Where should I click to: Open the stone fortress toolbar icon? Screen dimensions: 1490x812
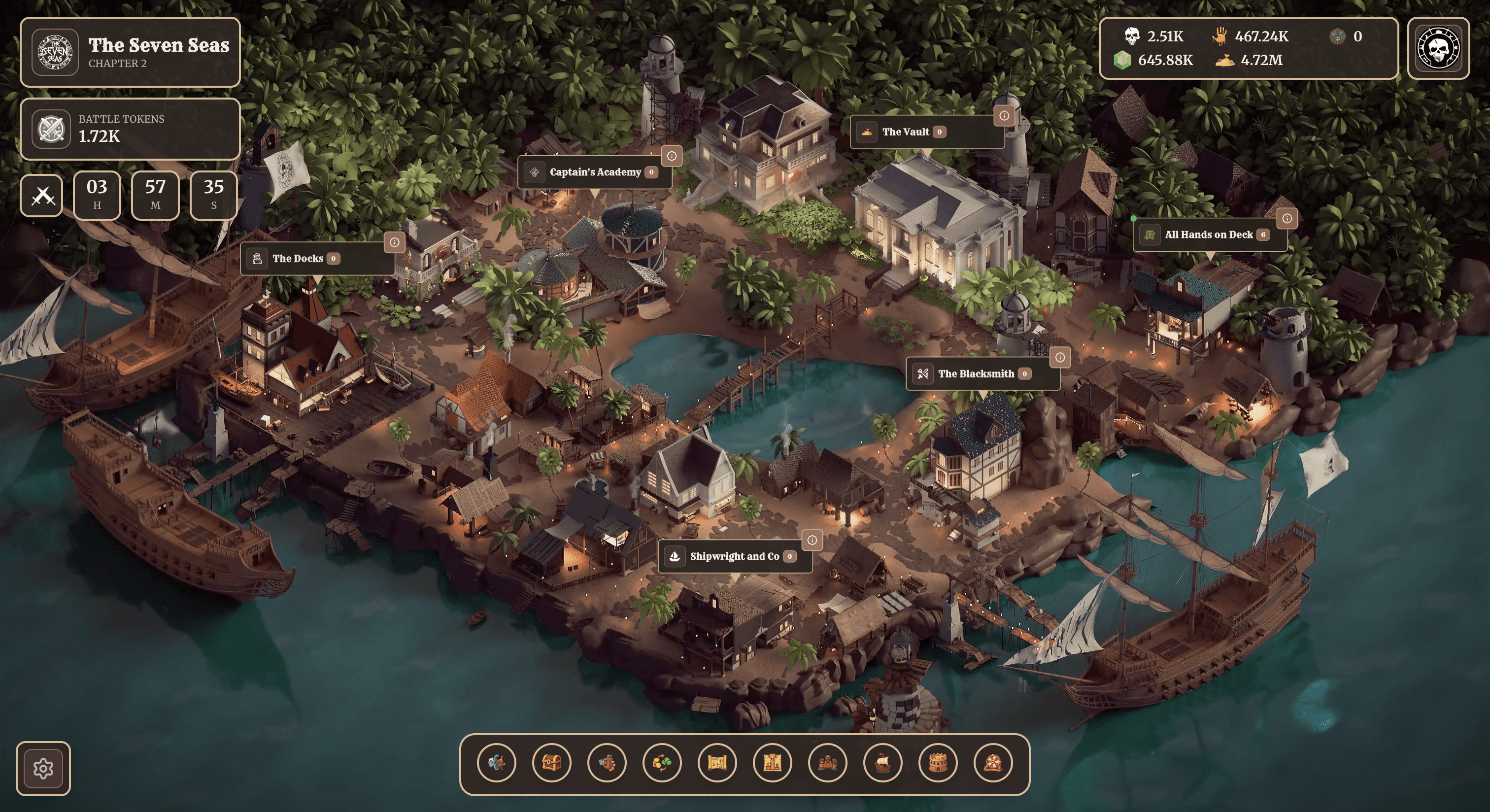tap(938, 763)
